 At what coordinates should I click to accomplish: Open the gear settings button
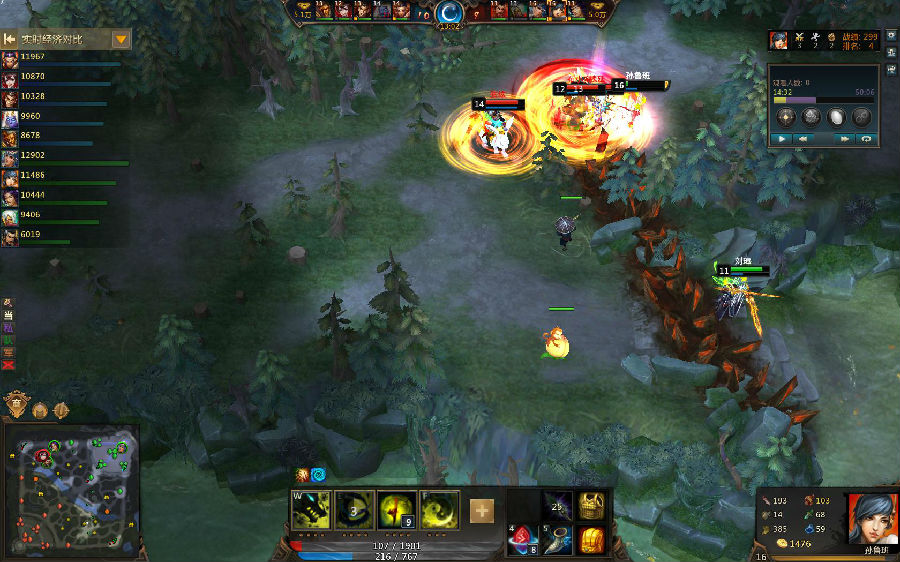(x=810, y=116)
